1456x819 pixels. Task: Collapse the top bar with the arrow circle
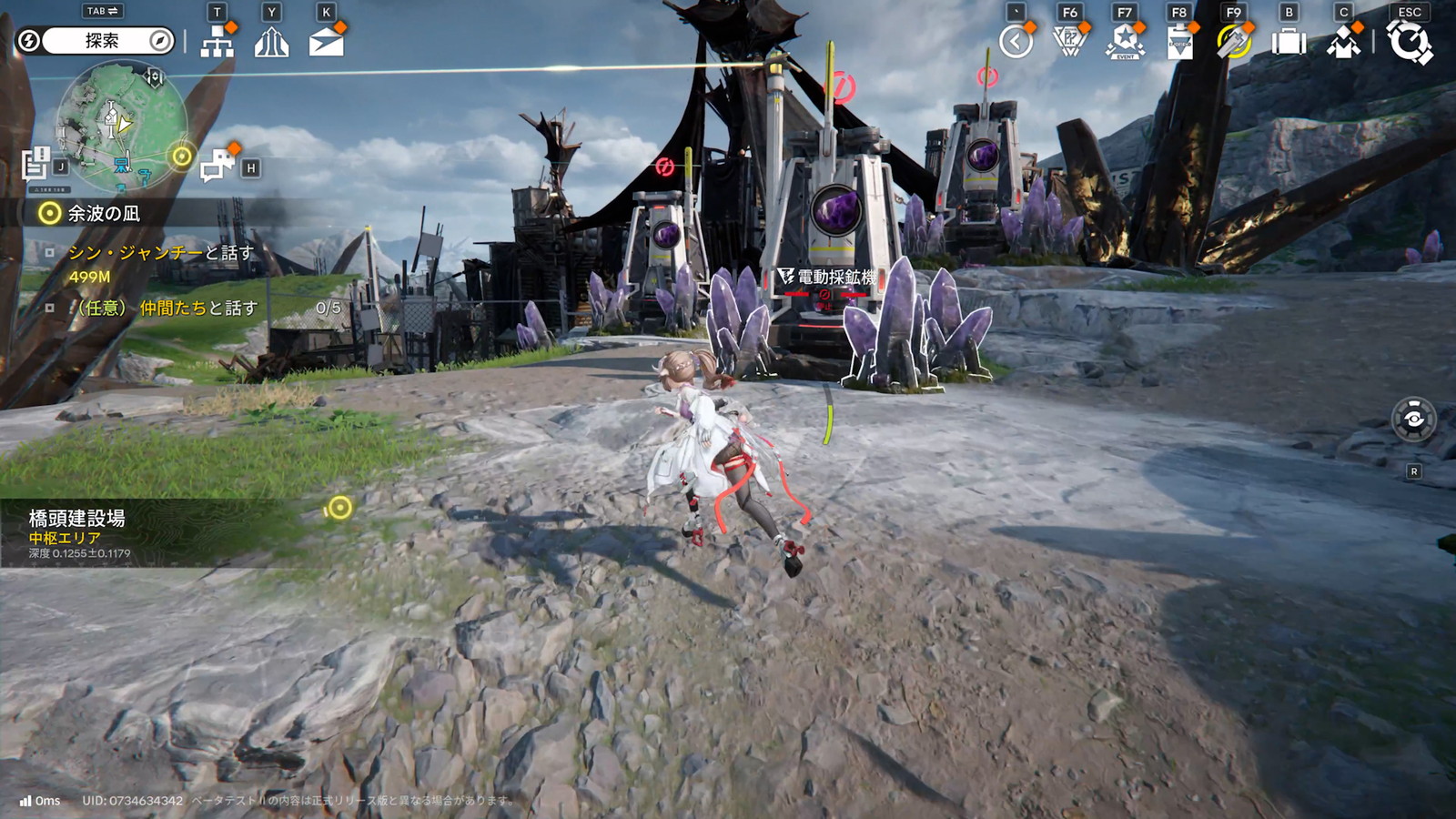click(x=1016, y=42)
